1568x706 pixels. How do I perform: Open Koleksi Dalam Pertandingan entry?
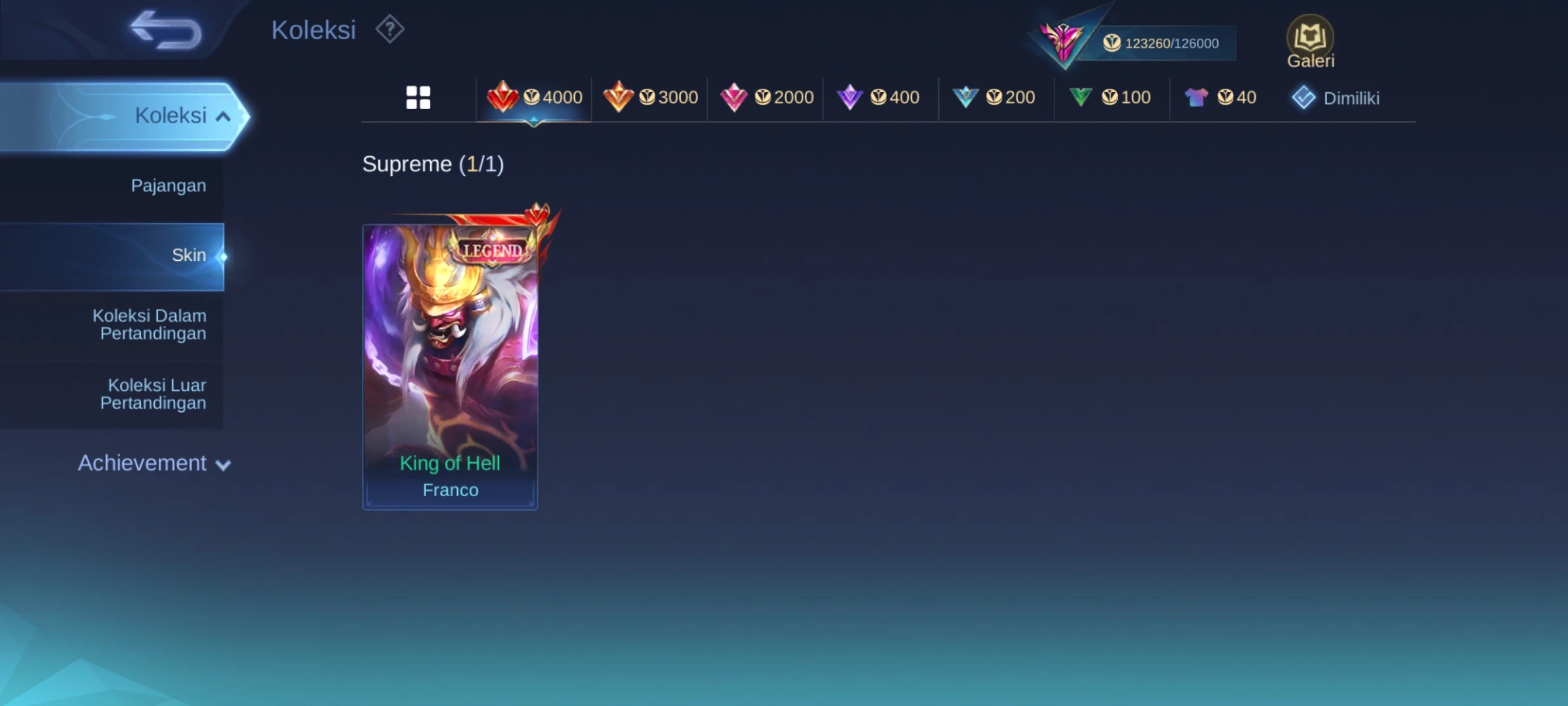click(x=150, y=325)
